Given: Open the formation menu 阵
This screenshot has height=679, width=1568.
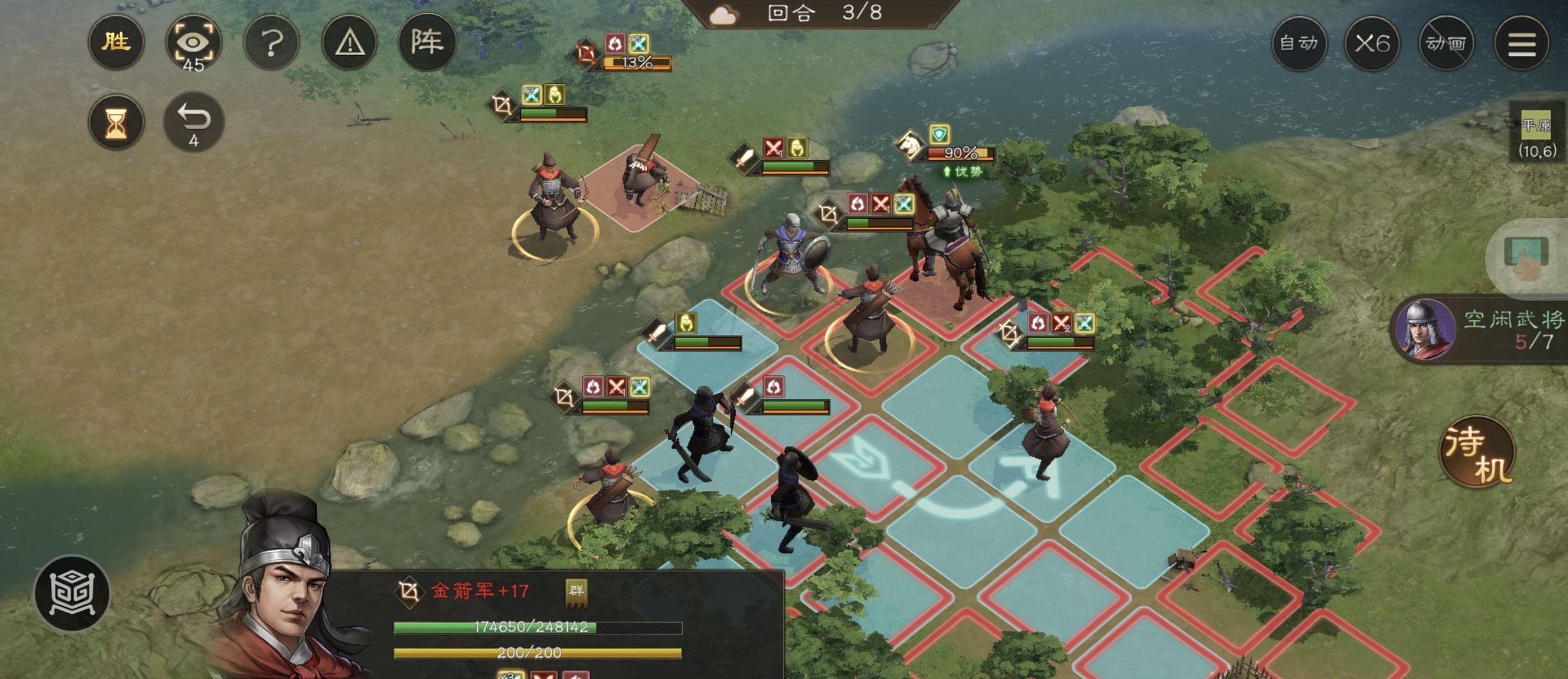Looking at the screenshot, I should point(427,44).
